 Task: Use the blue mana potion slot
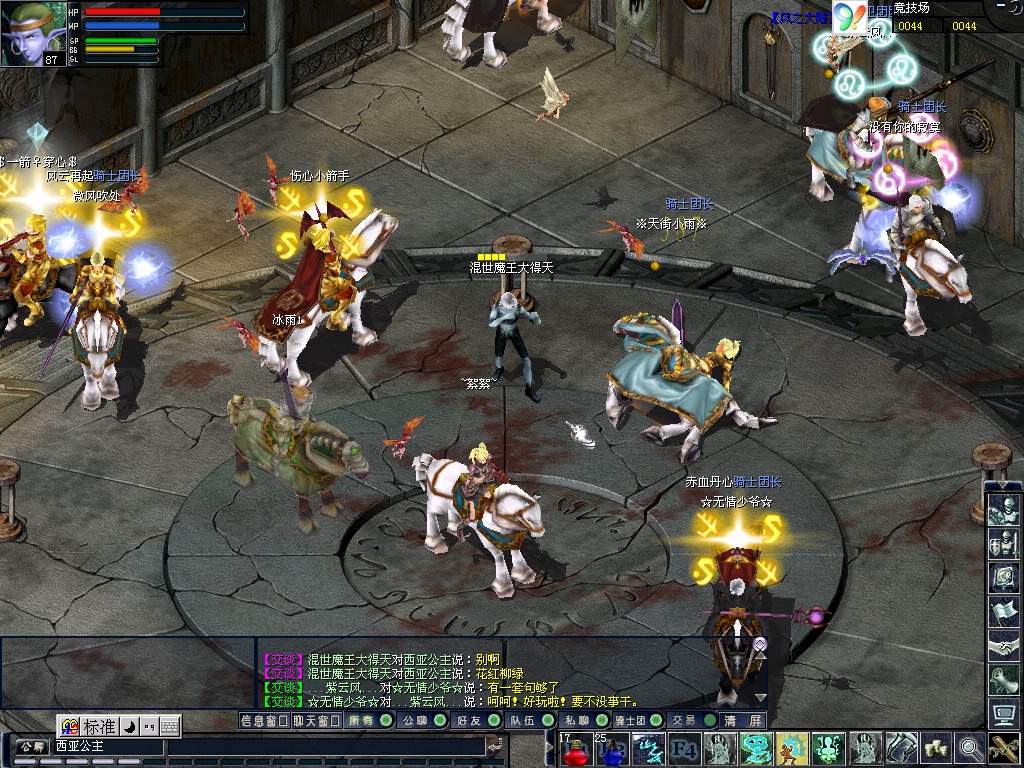pyautogui.click(x=611, y=748)
